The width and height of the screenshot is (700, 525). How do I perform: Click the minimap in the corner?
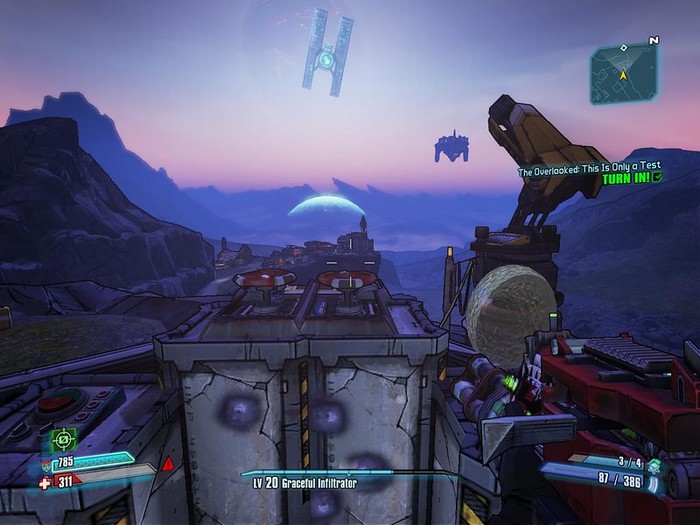coord(623,72)
